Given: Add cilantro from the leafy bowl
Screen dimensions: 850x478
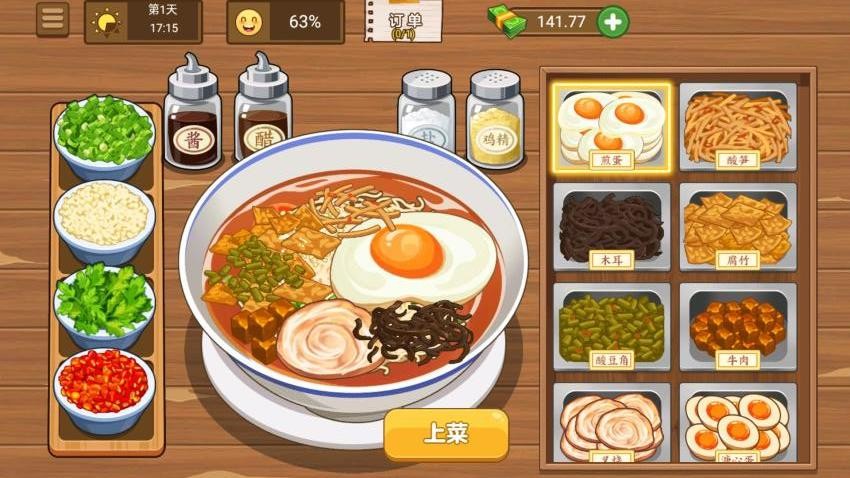Looking at the screenshot, I should [104, 302].
